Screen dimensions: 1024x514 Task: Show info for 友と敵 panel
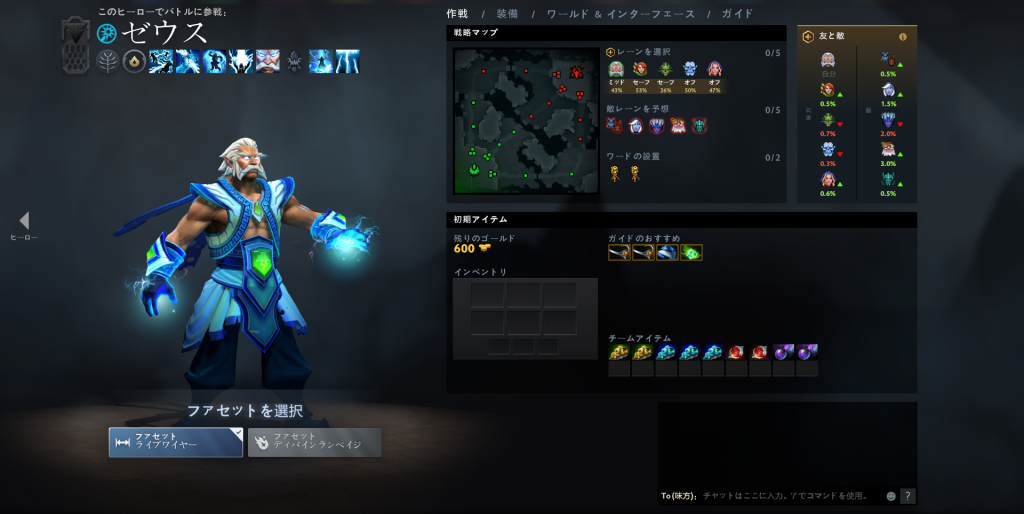[903, 37]
